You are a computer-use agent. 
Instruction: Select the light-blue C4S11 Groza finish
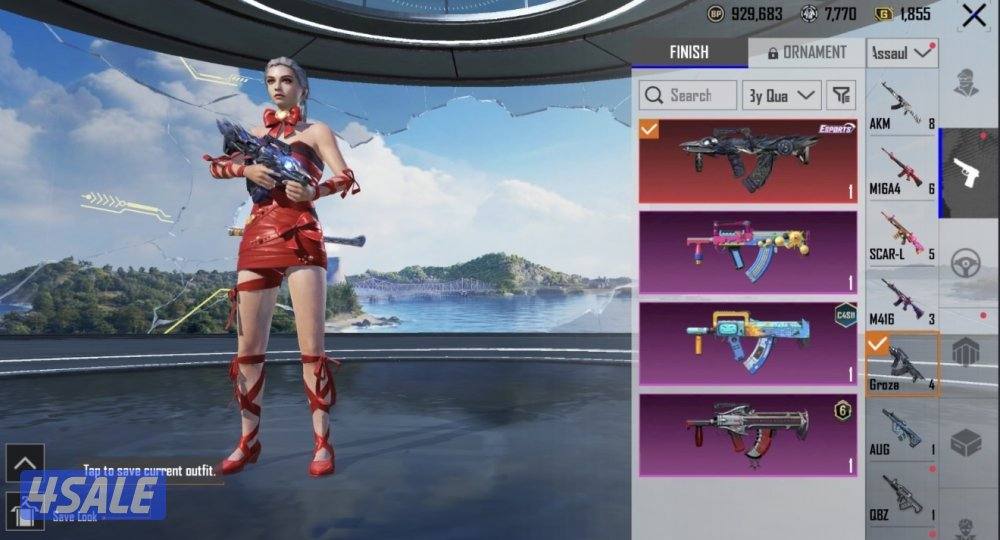point(748,343)
